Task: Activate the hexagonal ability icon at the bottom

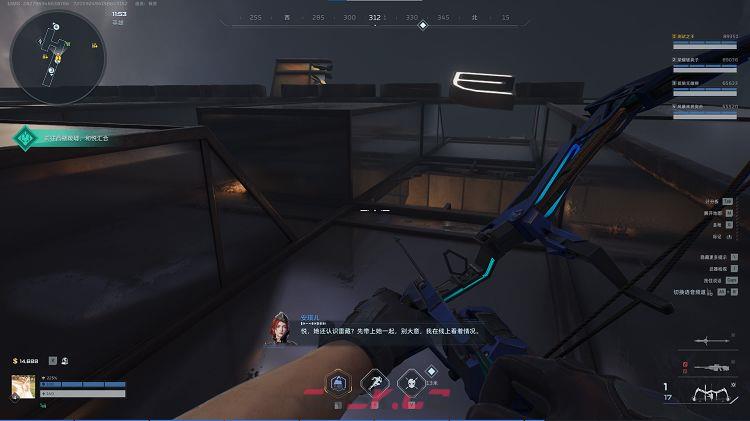Action: [340, 382]
